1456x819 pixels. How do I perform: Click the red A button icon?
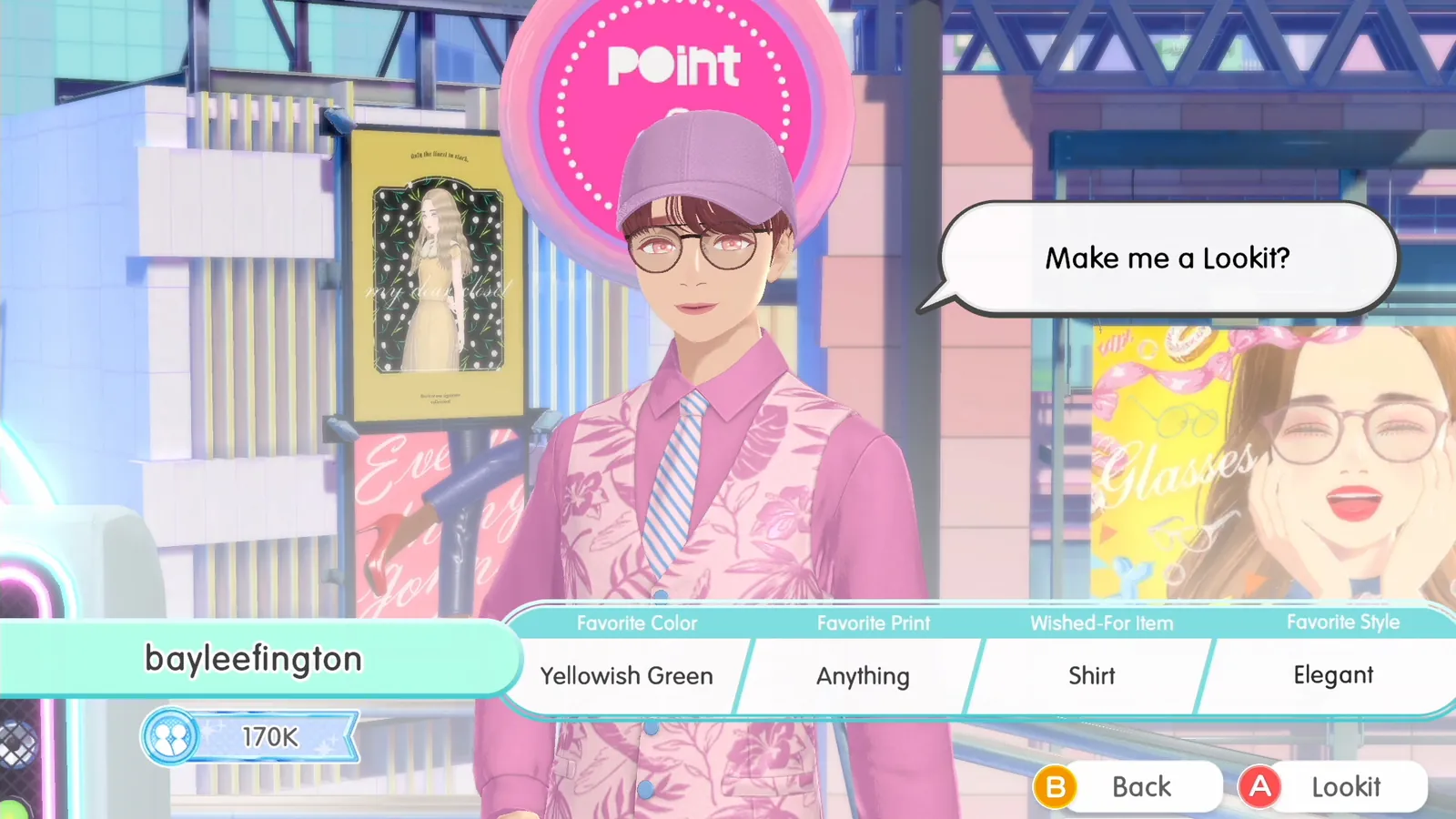pyautogui.click(x=1260, y=786)
